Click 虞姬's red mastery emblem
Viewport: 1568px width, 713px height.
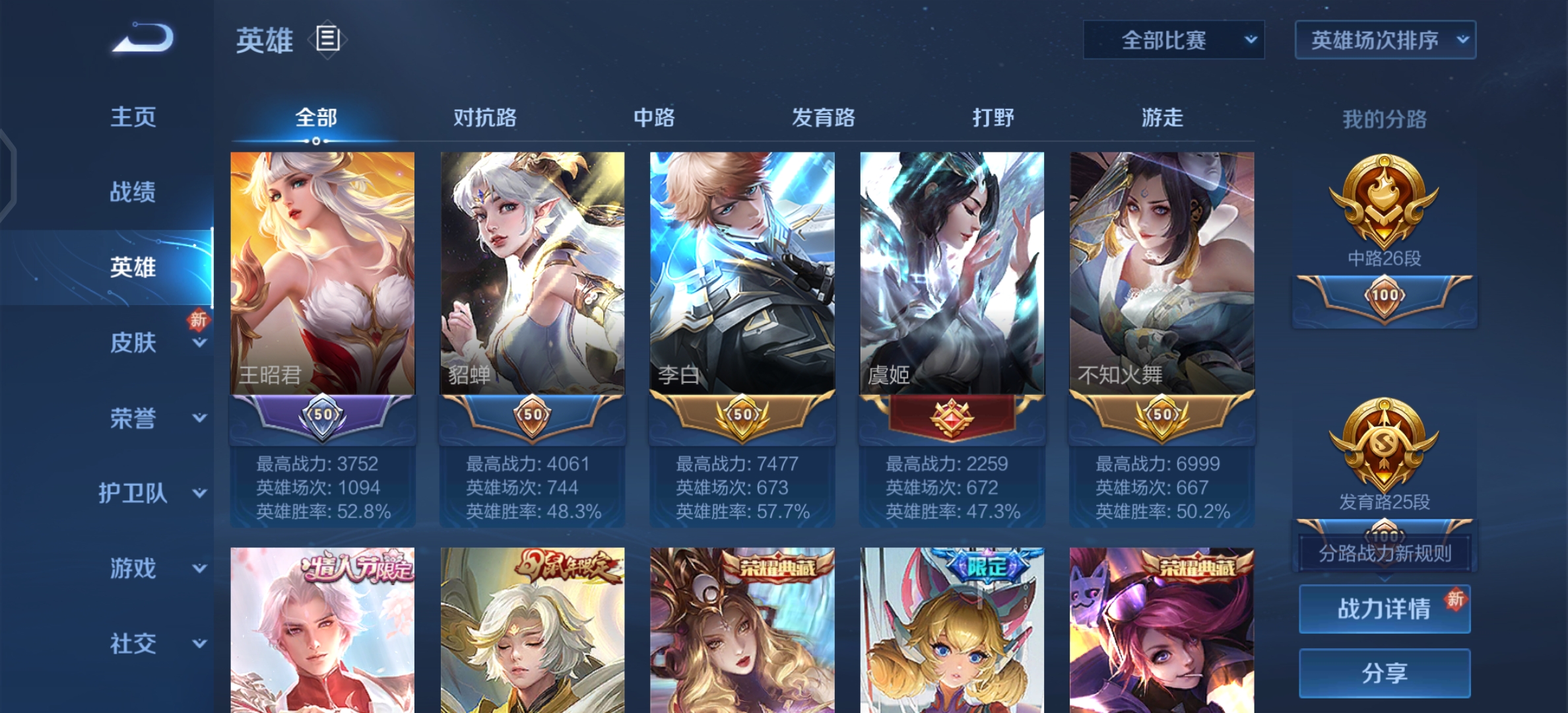[951, 416]
